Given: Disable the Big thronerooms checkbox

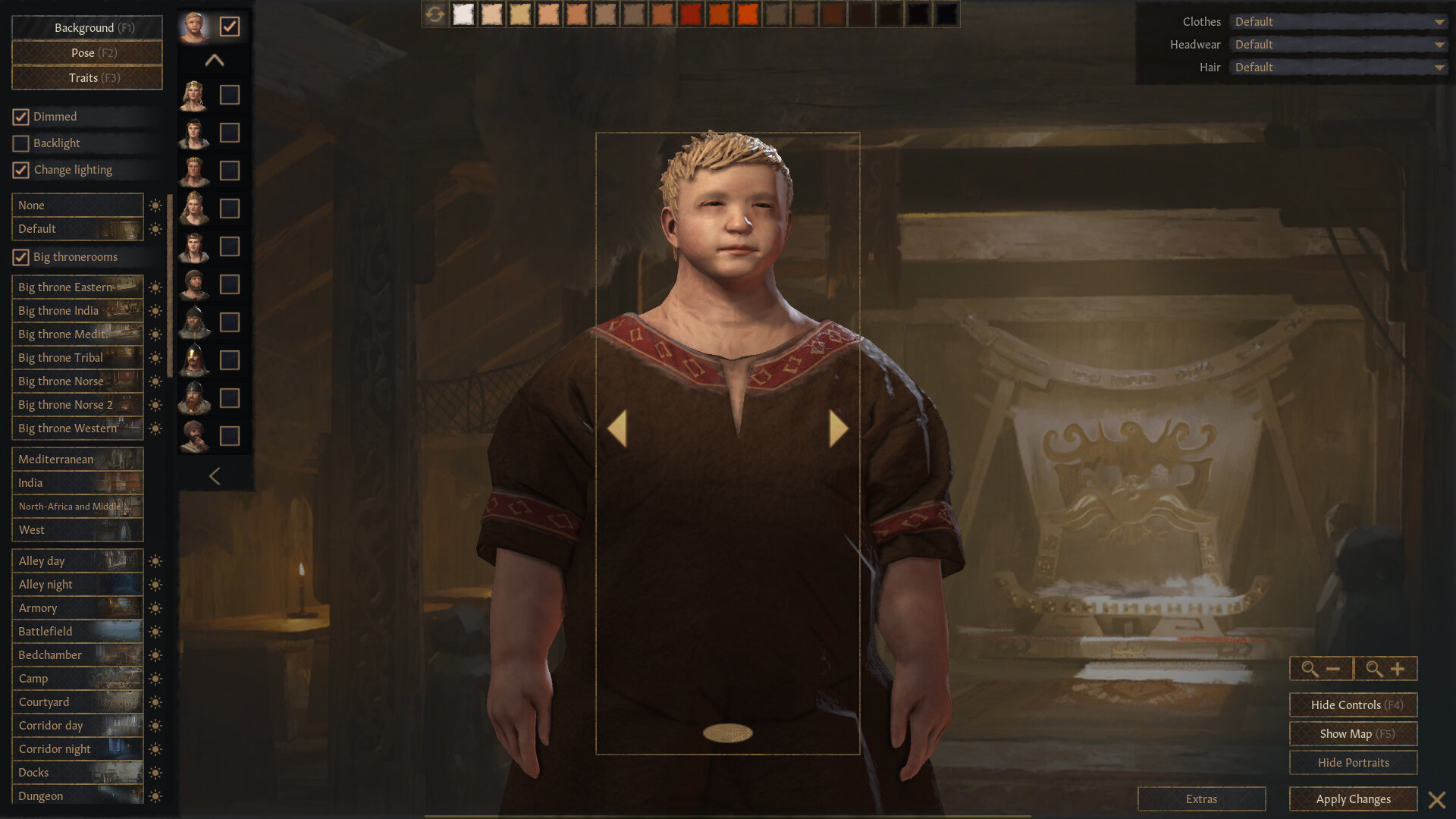Looking at the screenshot, I should pyautogui.click(x=20, y=257).
